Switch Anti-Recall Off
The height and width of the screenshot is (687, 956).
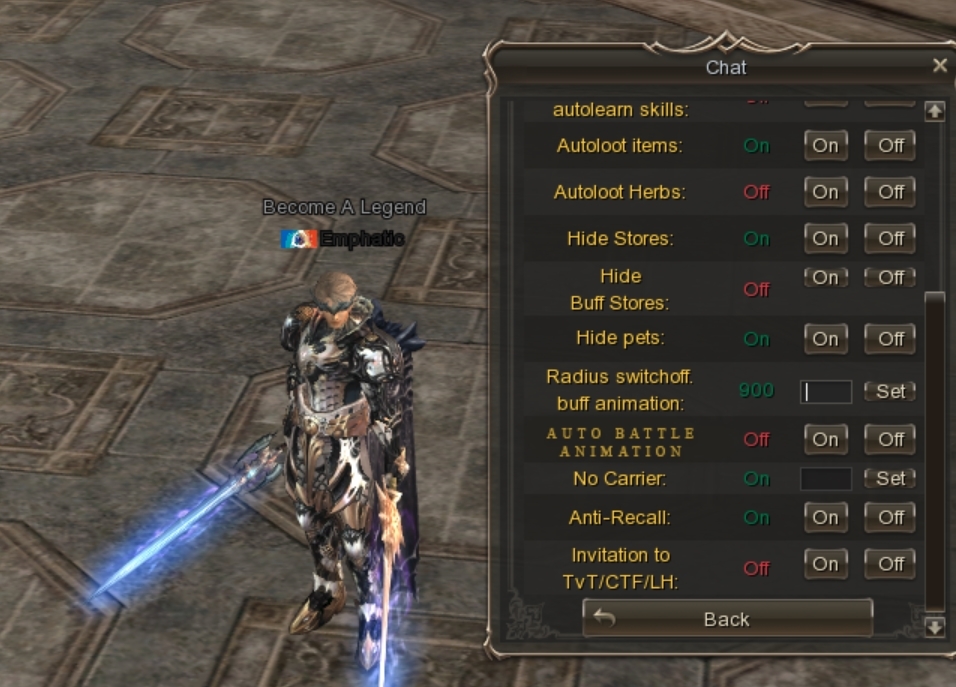[890, 517]
